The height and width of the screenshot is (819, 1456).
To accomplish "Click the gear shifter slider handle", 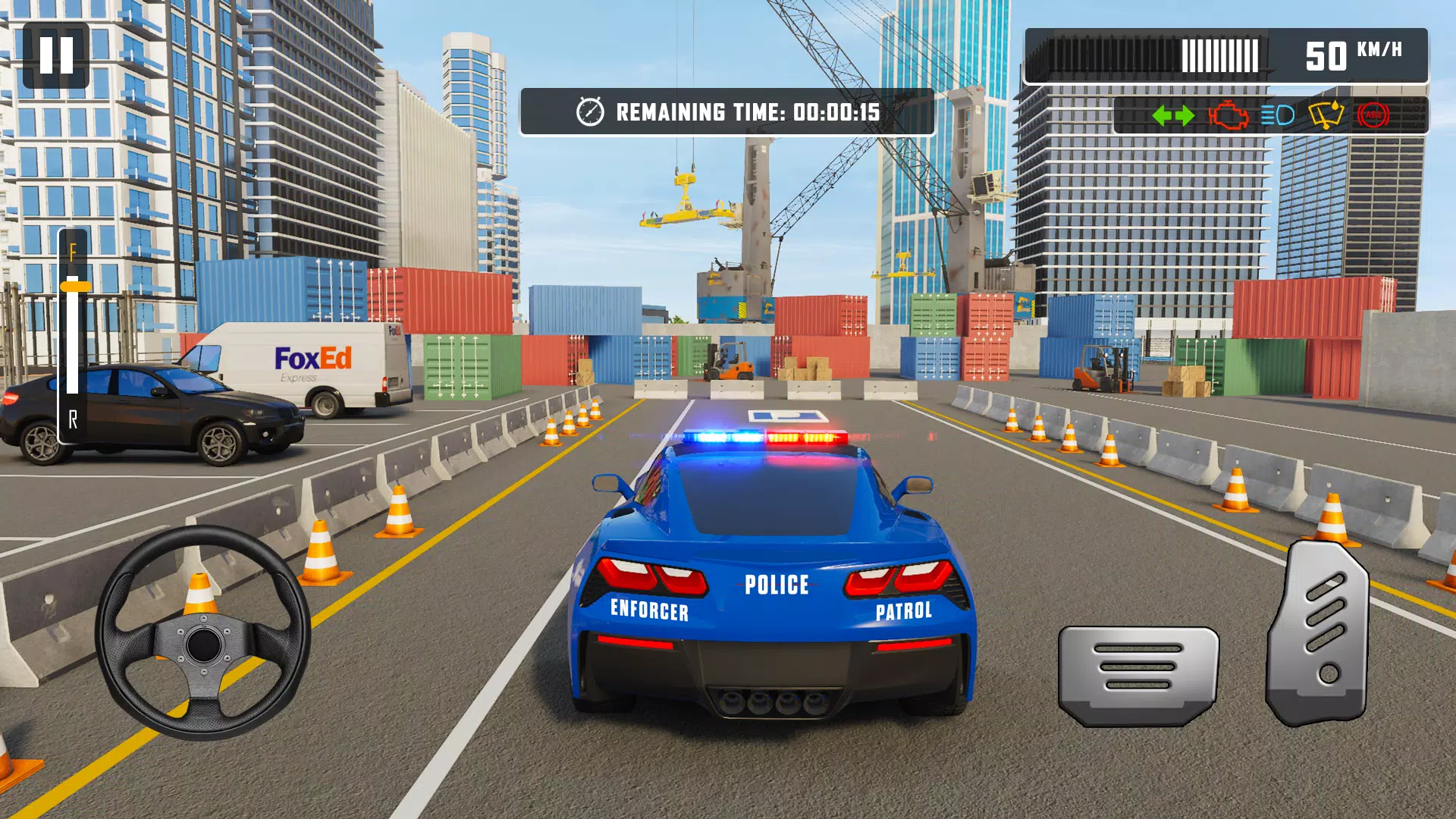I will pos(74,287).
